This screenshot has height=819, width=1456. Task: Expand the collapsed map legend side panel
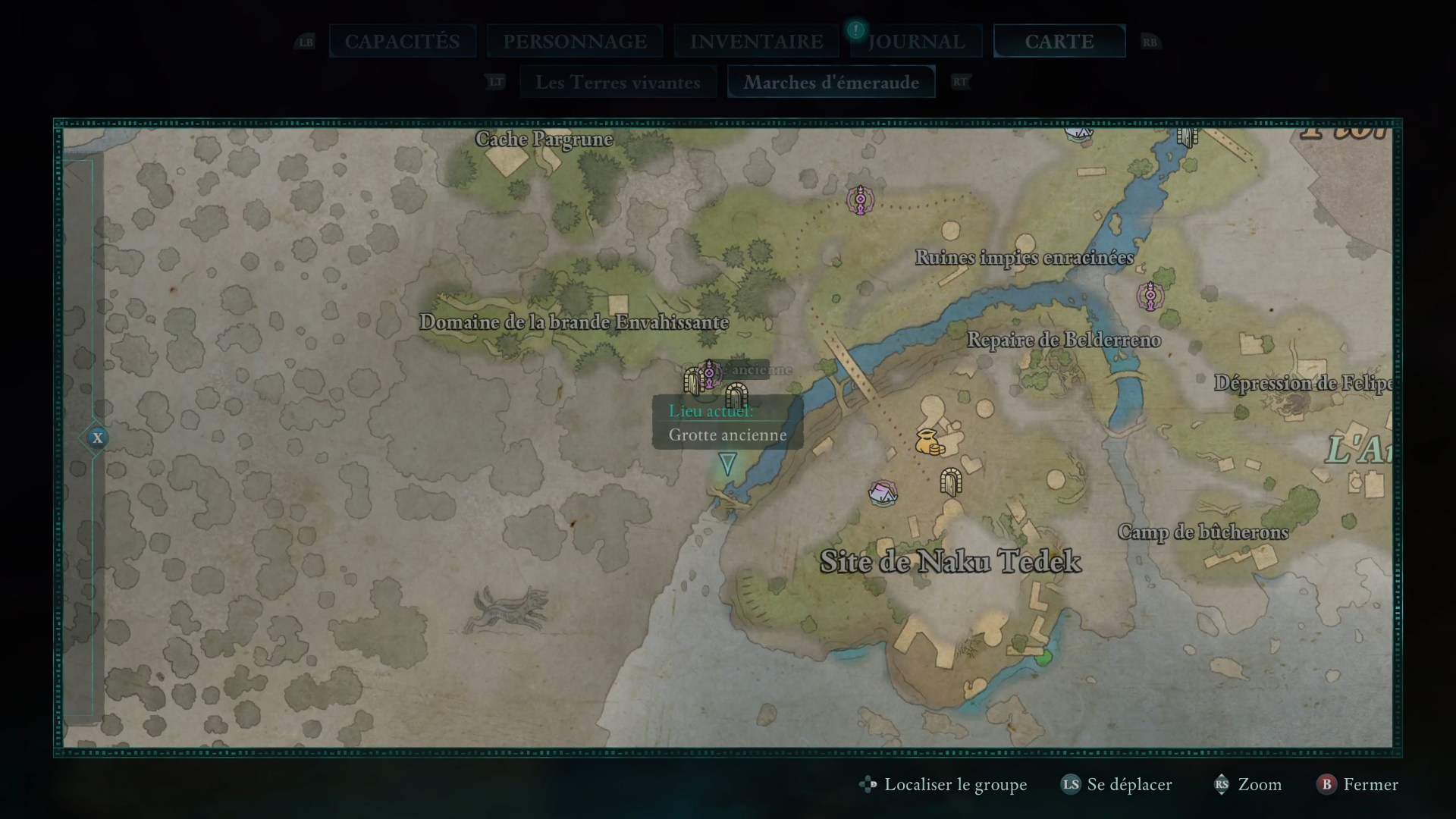point(97,438)
